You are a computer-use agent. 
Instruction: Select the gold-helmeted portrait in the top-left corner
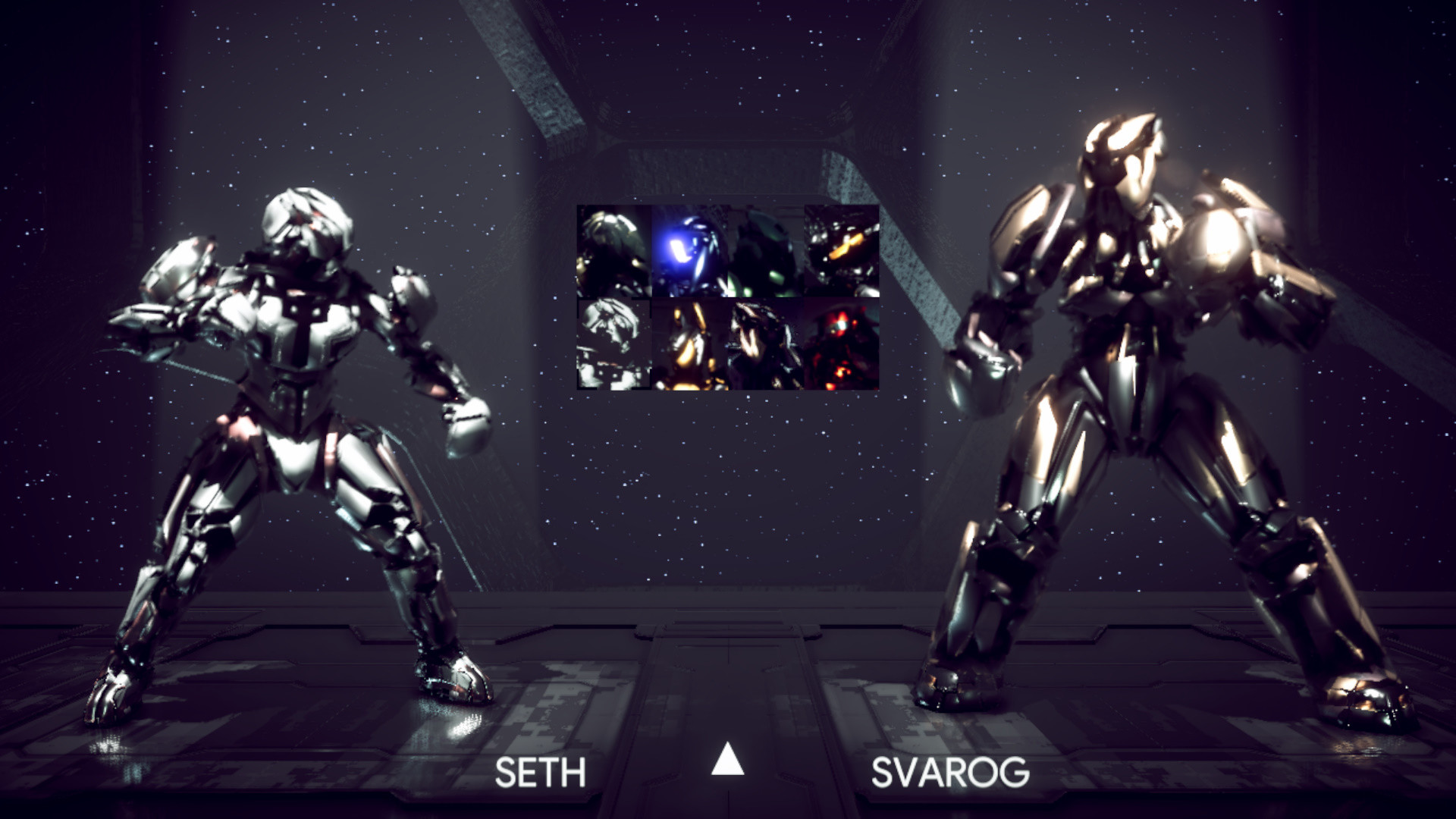[x=613, y=250]
